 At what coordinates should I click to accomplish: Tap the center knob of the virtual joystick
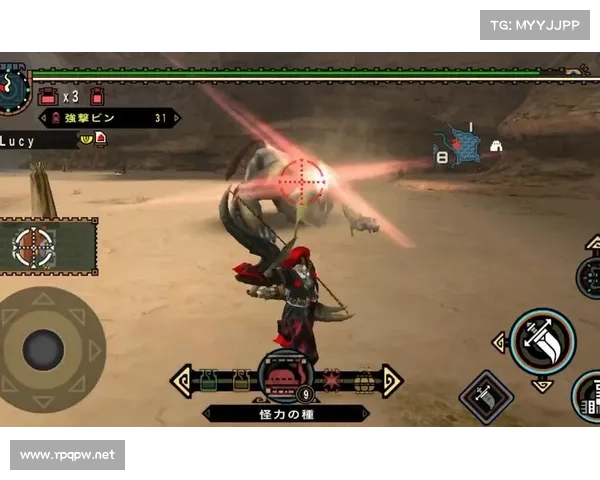[43, 349]
